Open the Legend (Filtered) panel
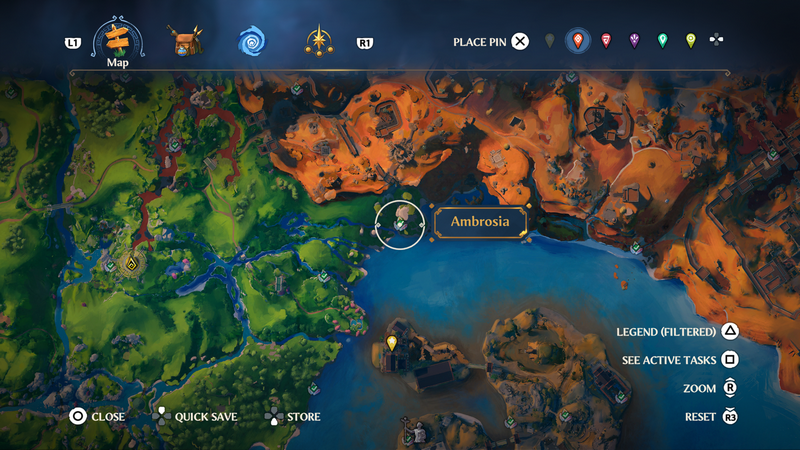Screen dimensions: 800x450 [x=730, y=332]
